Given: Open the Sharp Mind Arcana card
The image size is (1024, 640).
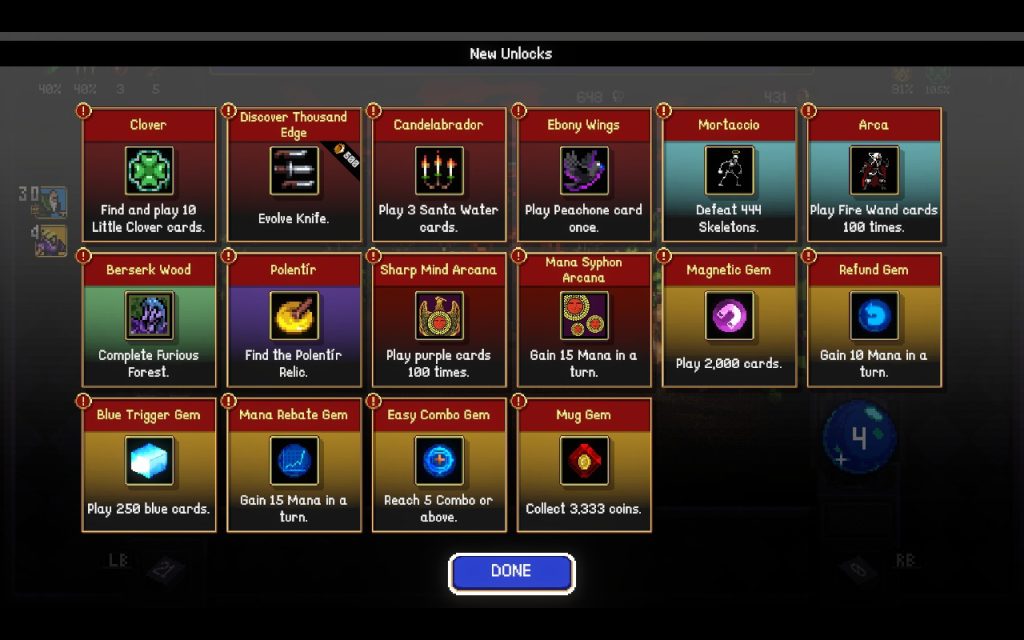Looking at the screenshot, I should click(439, 320).
